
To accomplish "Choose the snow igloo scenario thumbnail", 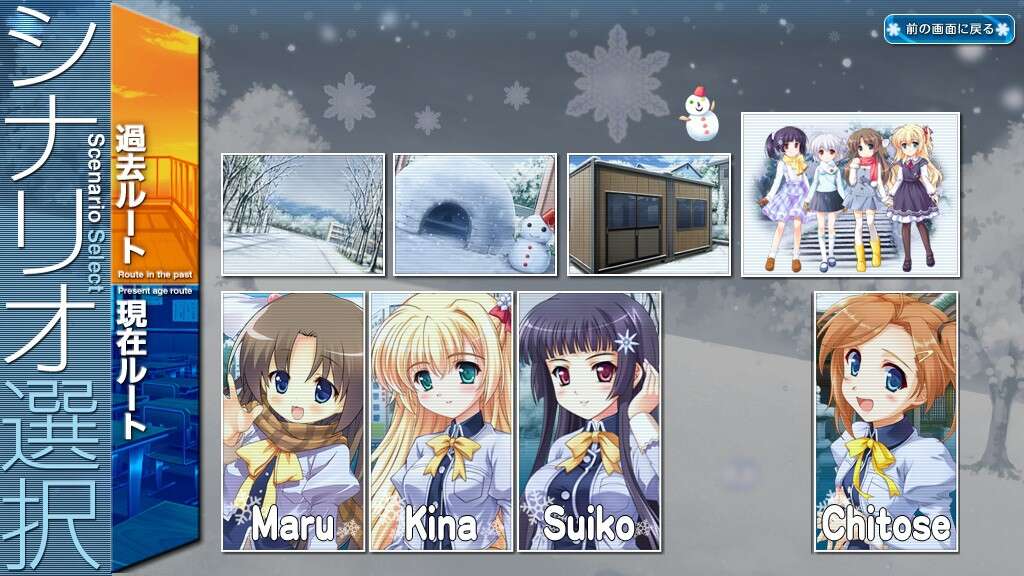I will click(475, 214).
